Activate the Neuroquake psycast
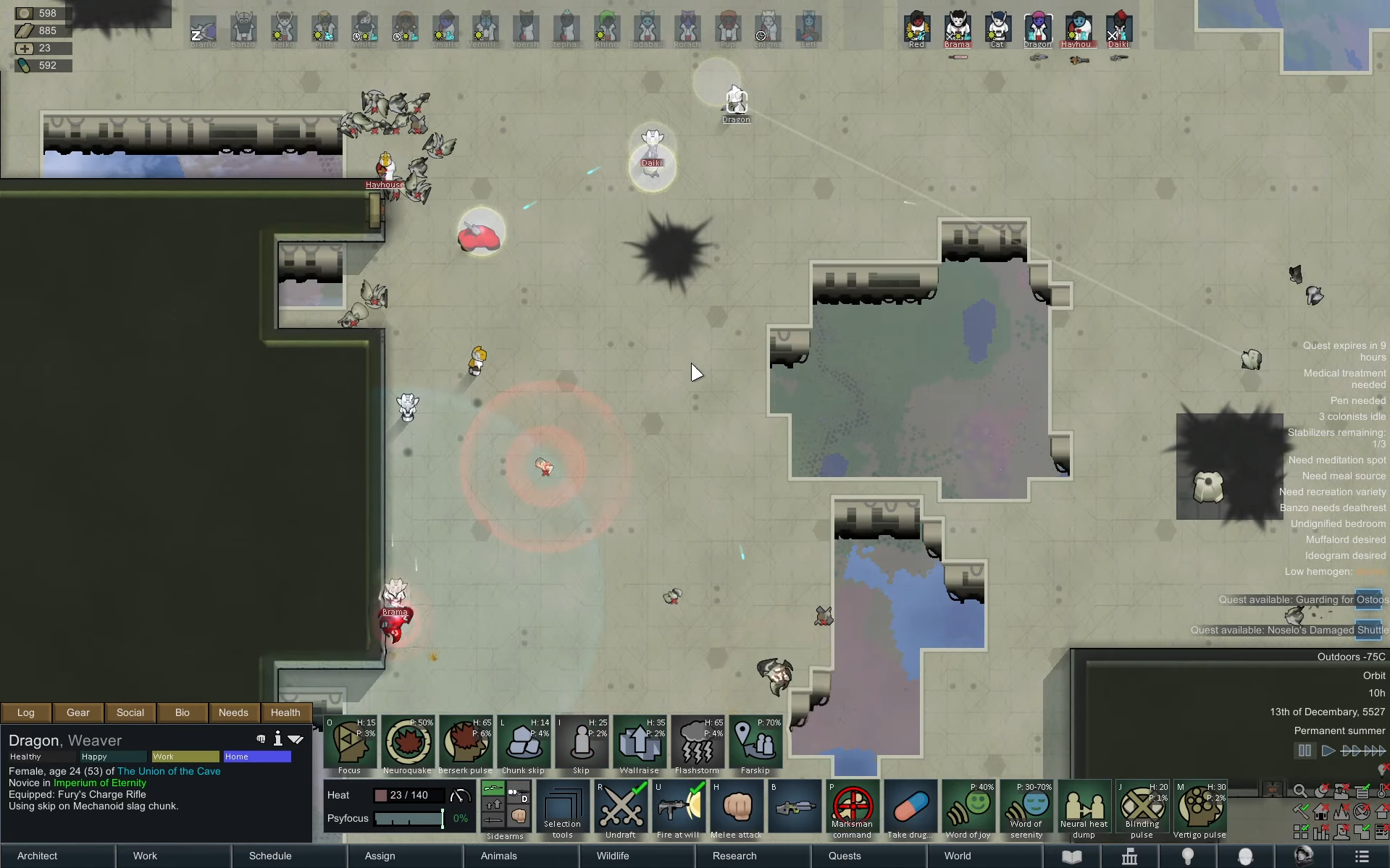Image resolution: width=1390 pixels, height=868 pixels. (408, 742)
